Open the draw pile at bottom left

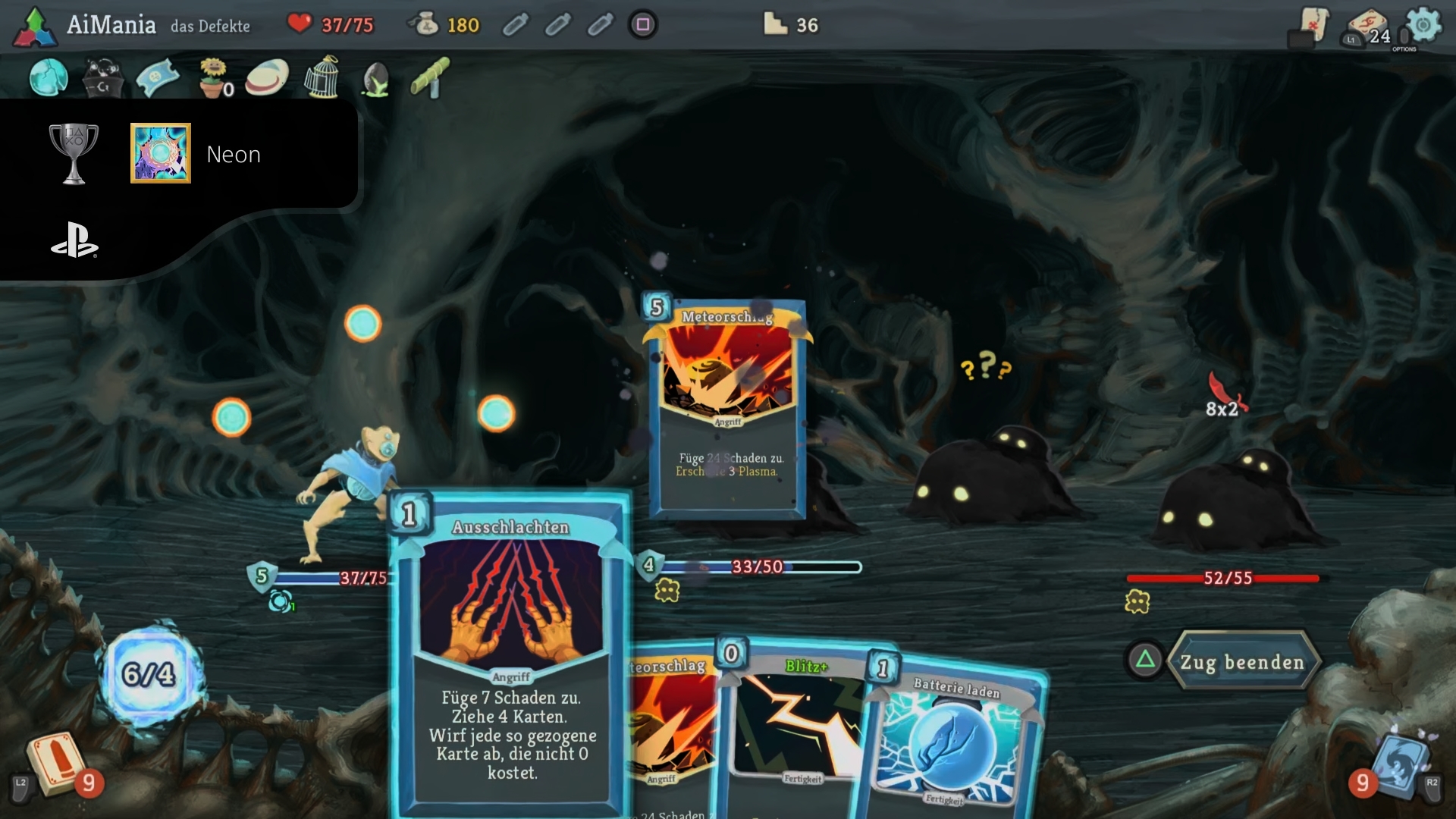(57, 762)
